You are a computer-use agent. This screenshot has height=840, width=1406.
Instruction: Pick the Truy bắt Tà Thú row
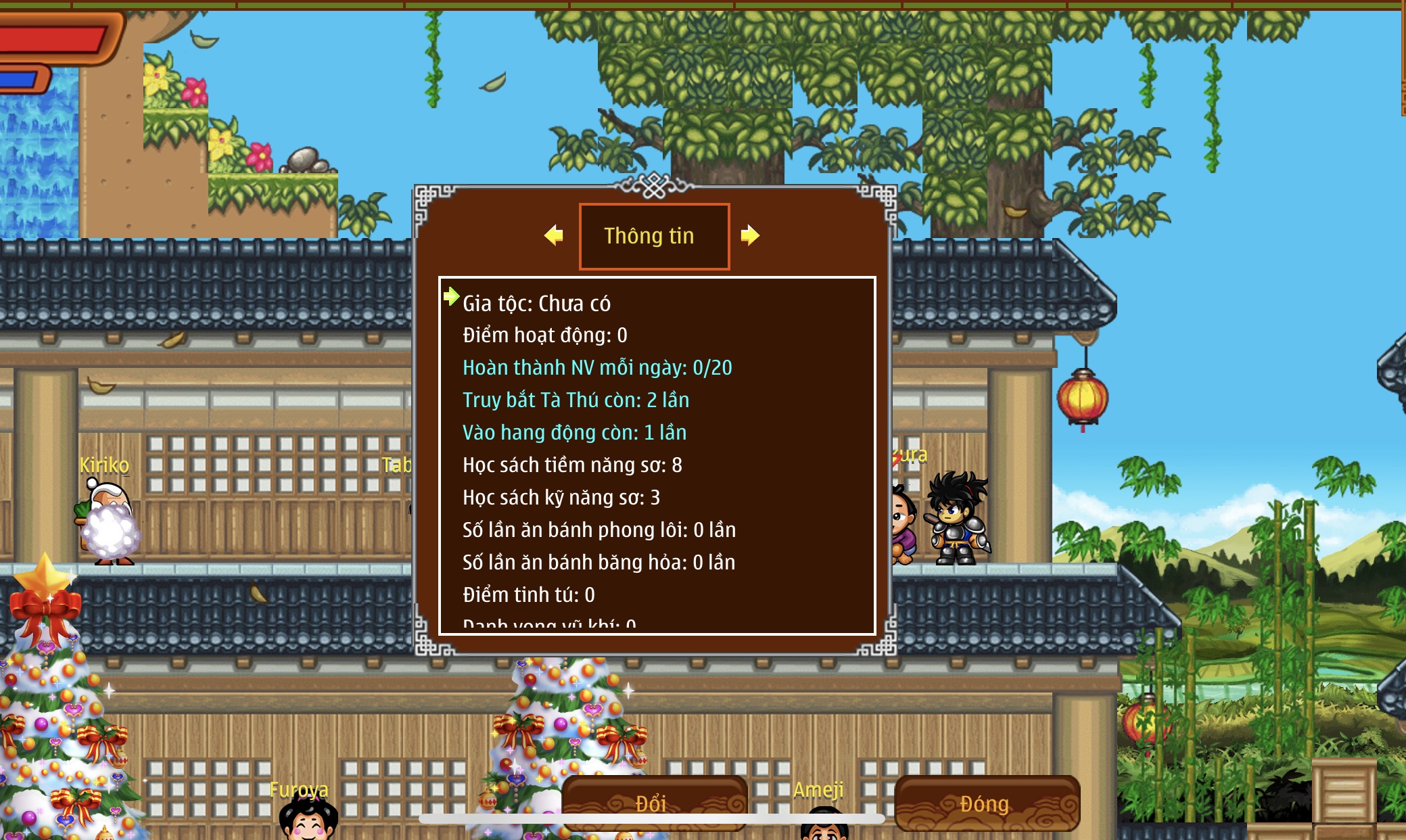(576, 400)
